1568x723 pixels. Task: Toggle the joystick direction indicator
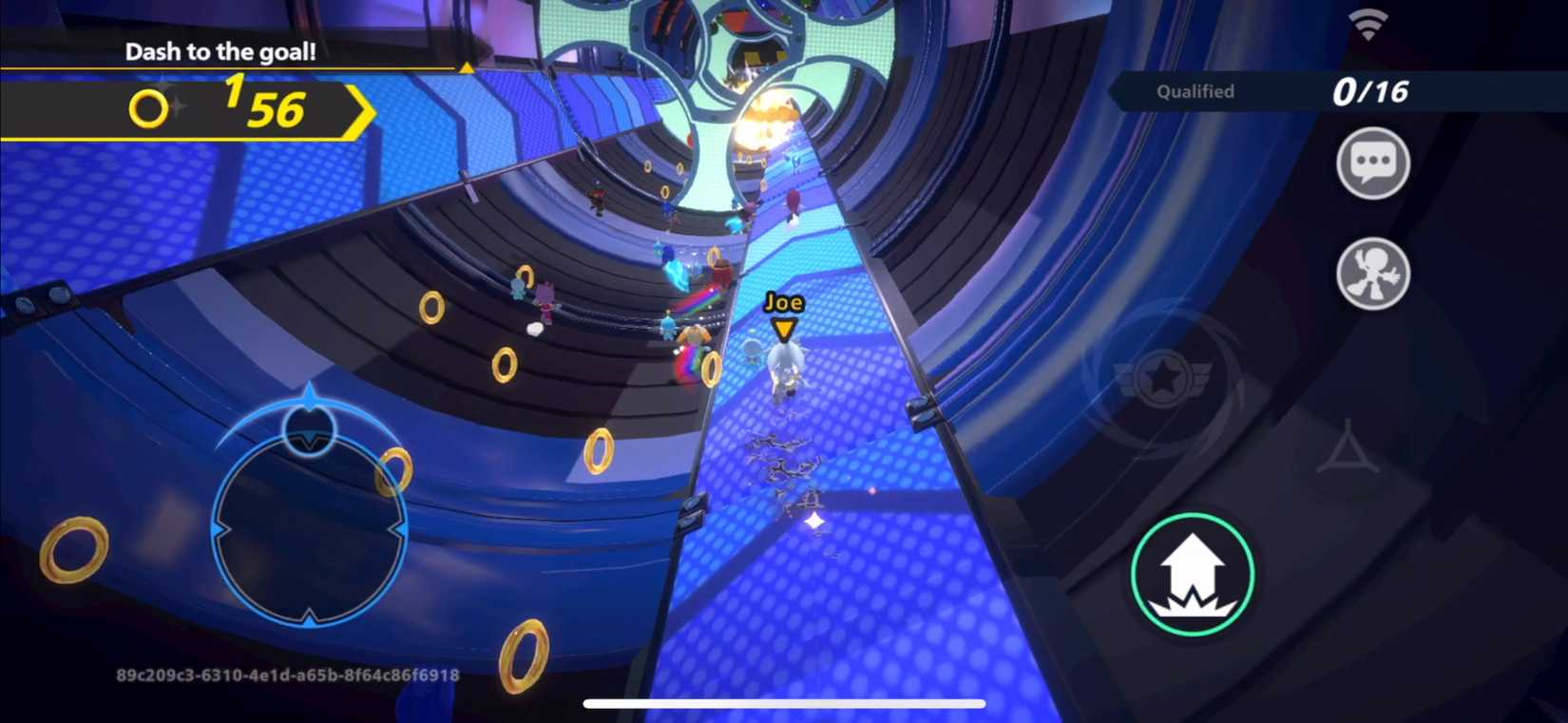[308, 429]
